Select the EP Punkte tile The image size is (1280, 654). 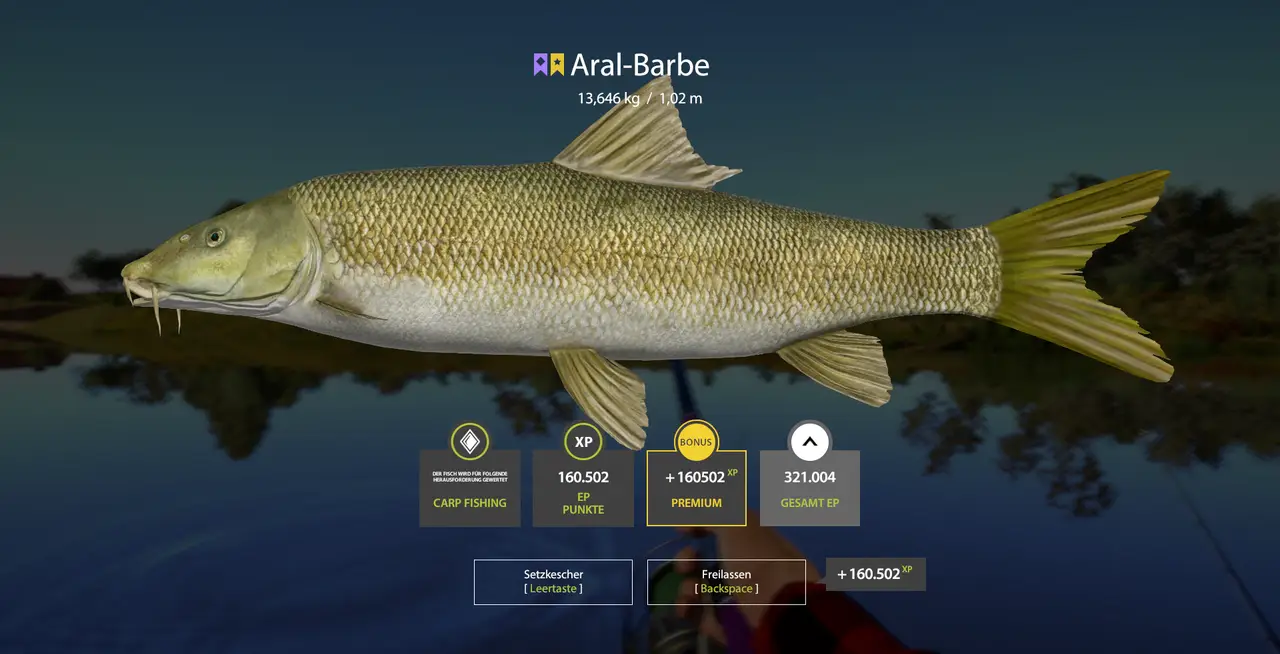click(583, 488)
